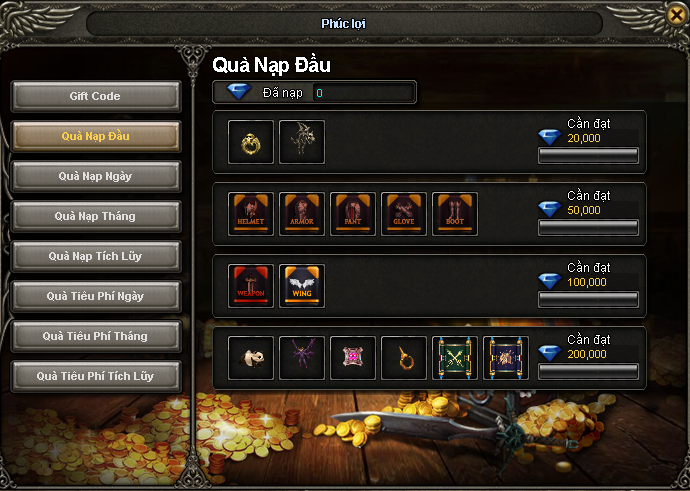Image resolution: width=690 pixels, height=491 pixels.
Task: Open the Quà Tiêu Phí Tháng tab
Action: click(96, 336)
